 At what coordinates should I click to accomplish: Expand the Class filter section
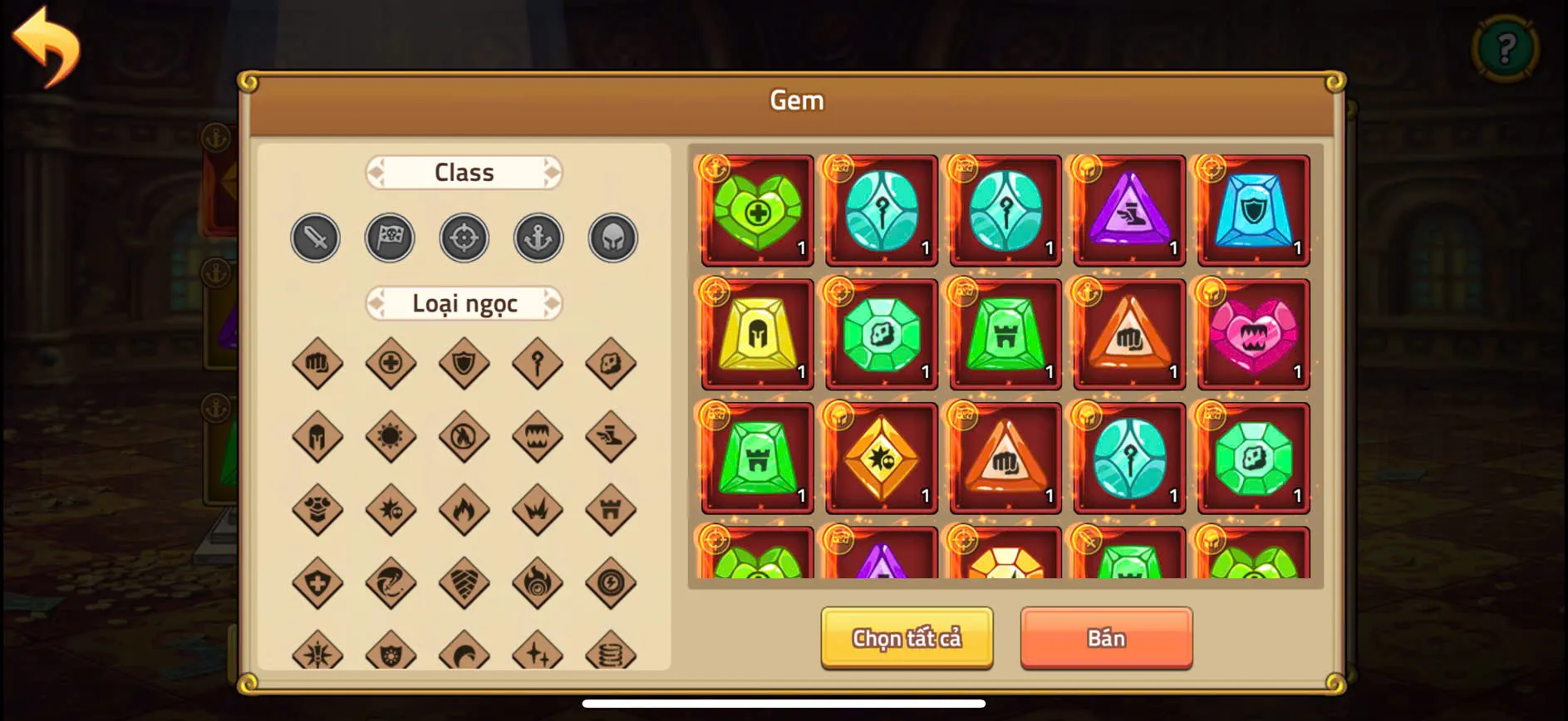464,172
